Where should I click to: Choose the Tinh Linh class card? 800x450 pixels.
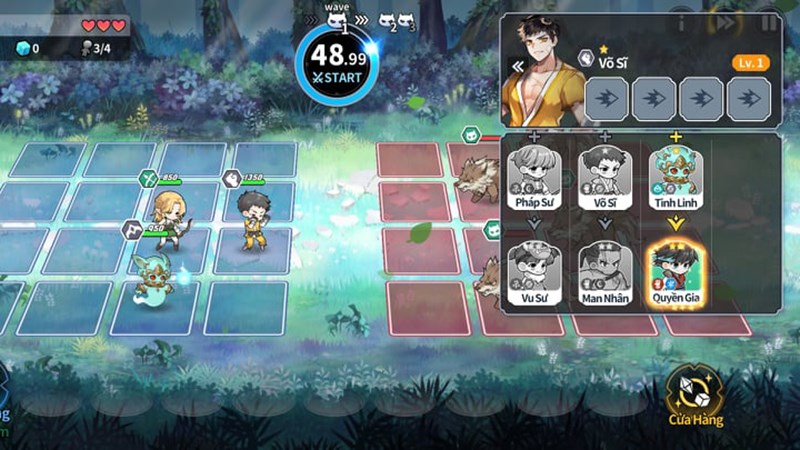pyautogui.click(x=675, y=175)
